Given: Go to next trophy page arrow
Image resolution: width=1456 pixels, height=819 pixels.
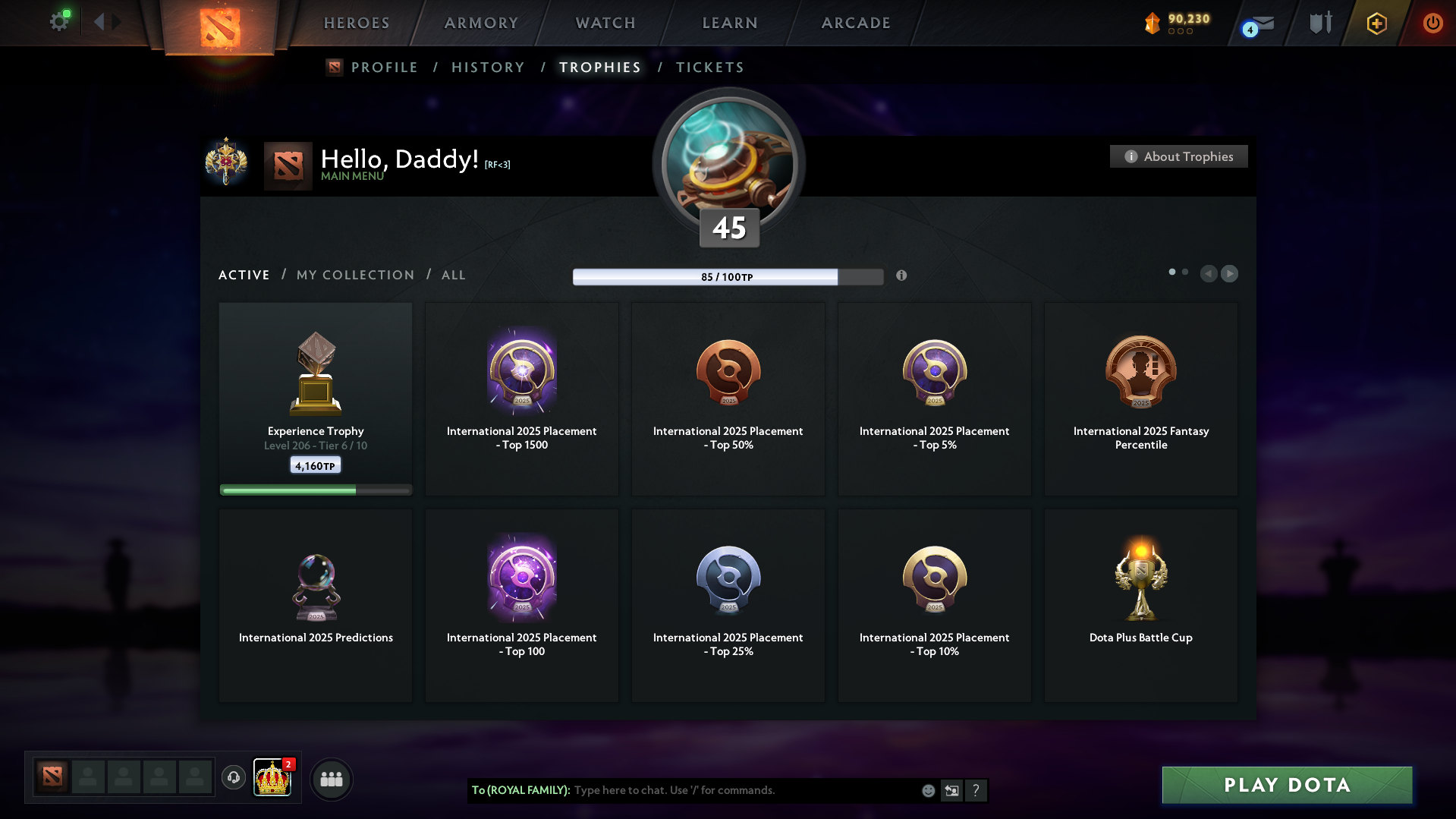Looking at the screenshot, I should (x=1230, y=273).
